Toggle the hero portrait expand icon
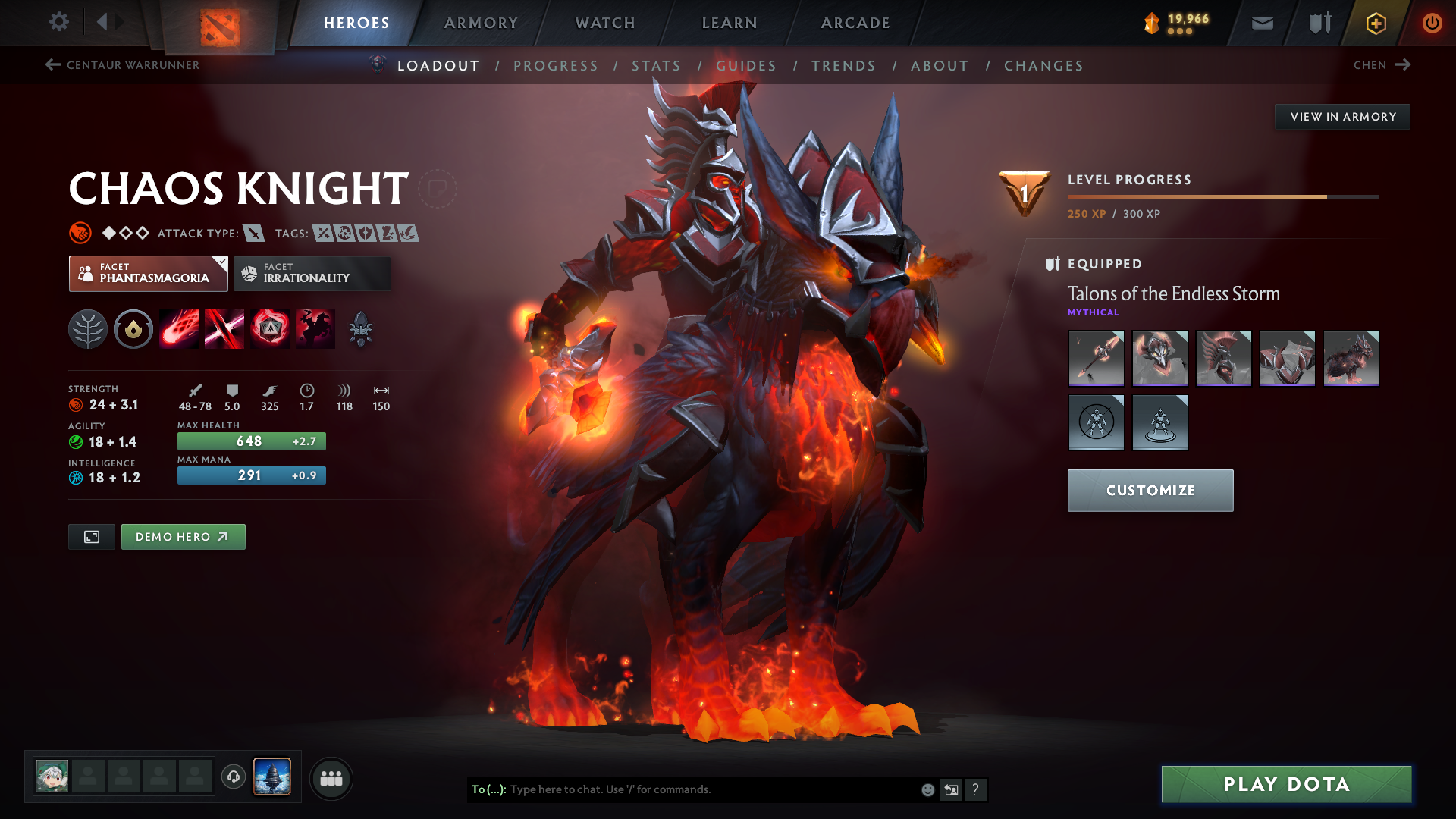 click(x=91, y=536)
